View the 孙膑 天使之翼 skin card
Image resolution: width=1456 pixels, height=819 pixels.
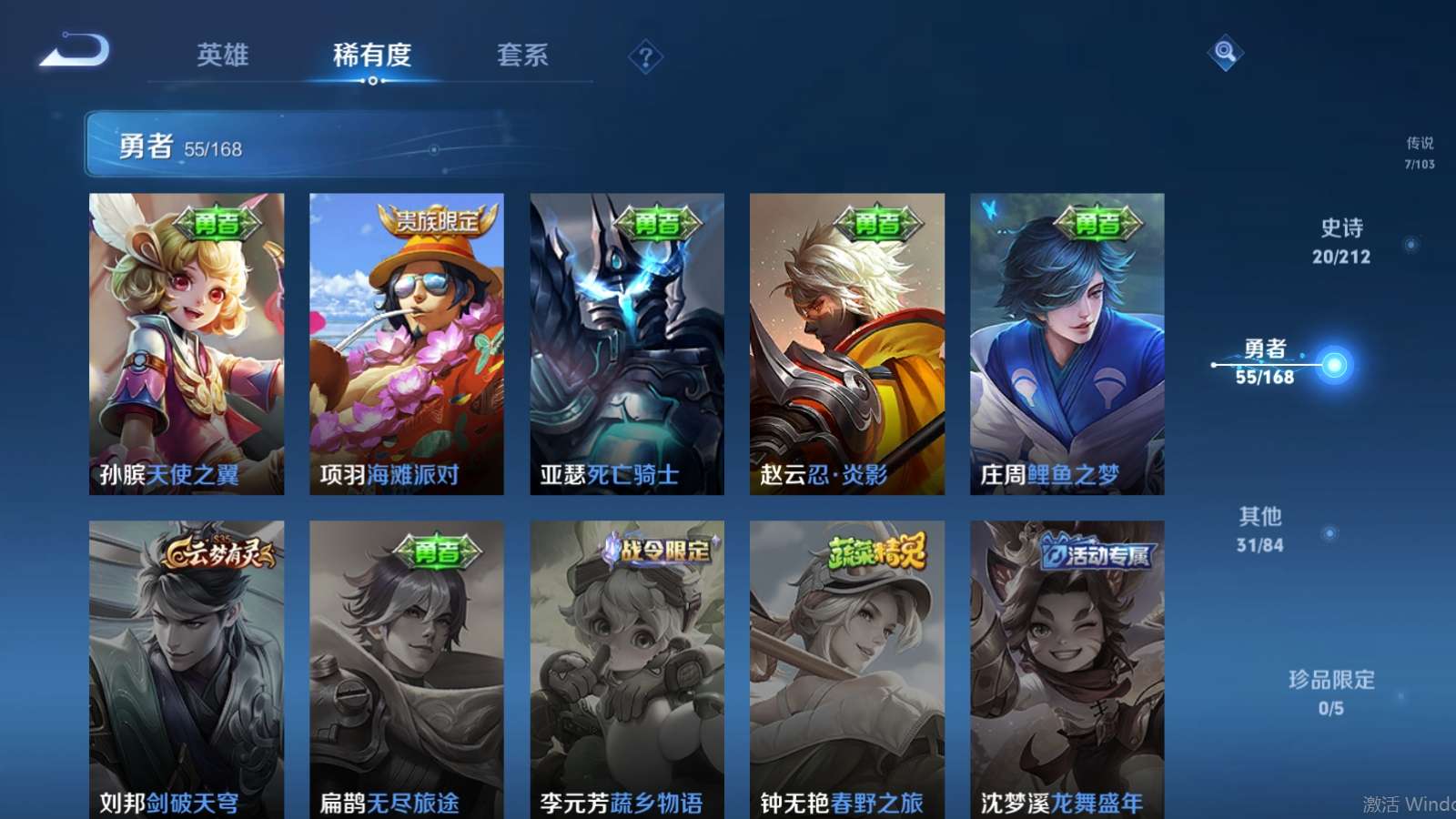pos(187,344)
